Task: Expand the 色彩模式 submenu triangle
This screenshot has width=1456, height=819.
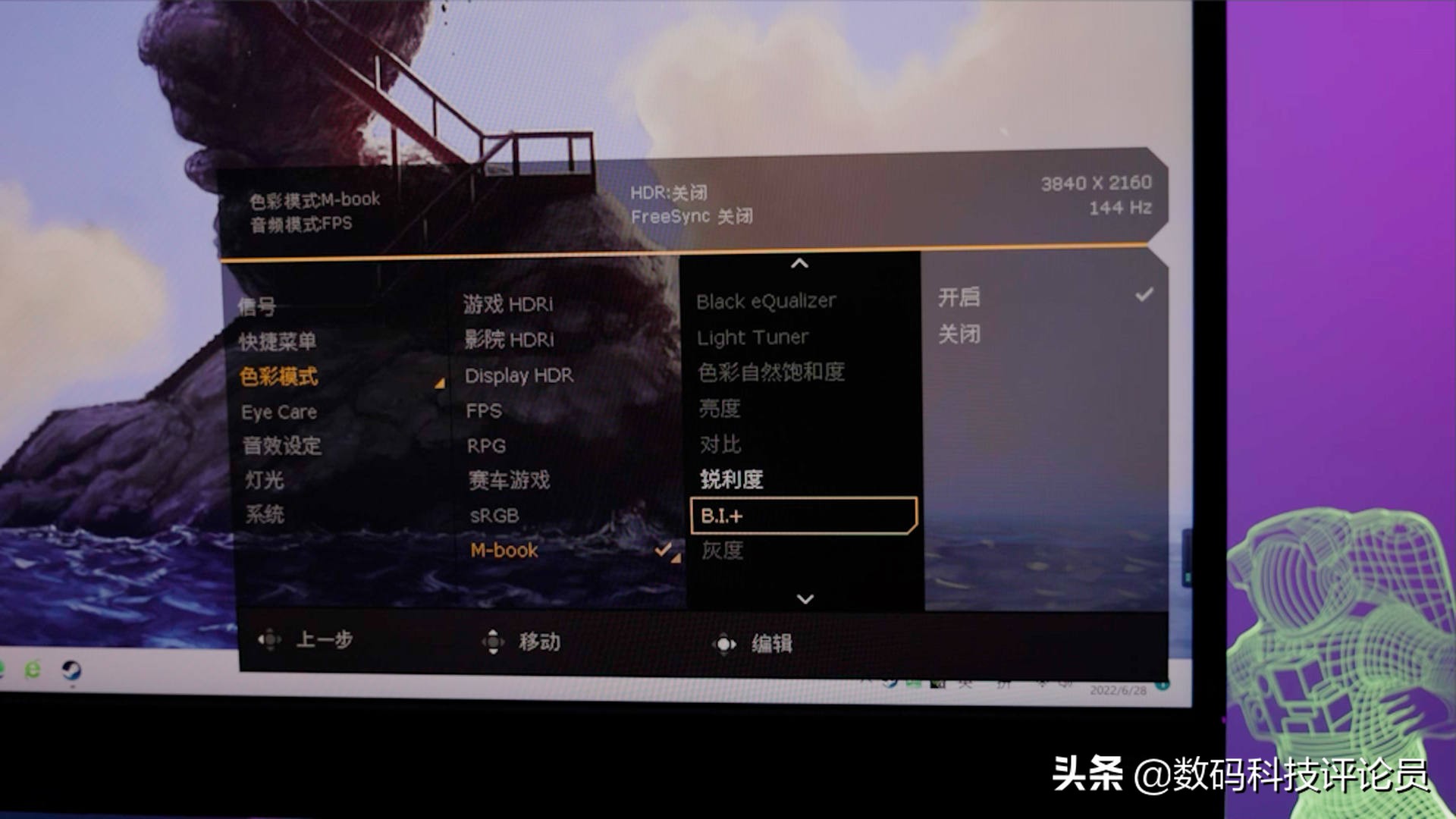Action: (x=438, y=384)
